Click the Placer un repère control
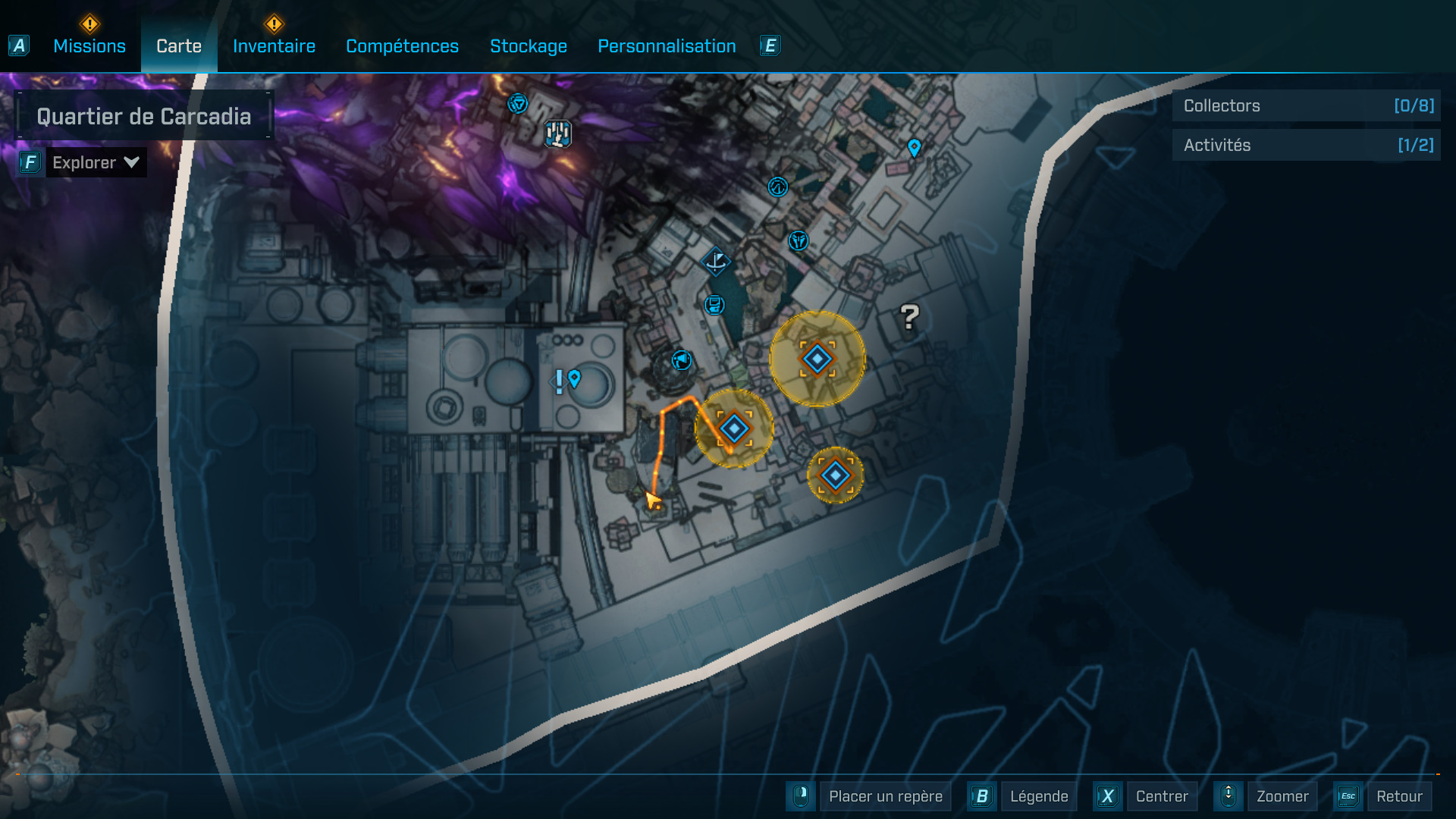 click(885, 796)
